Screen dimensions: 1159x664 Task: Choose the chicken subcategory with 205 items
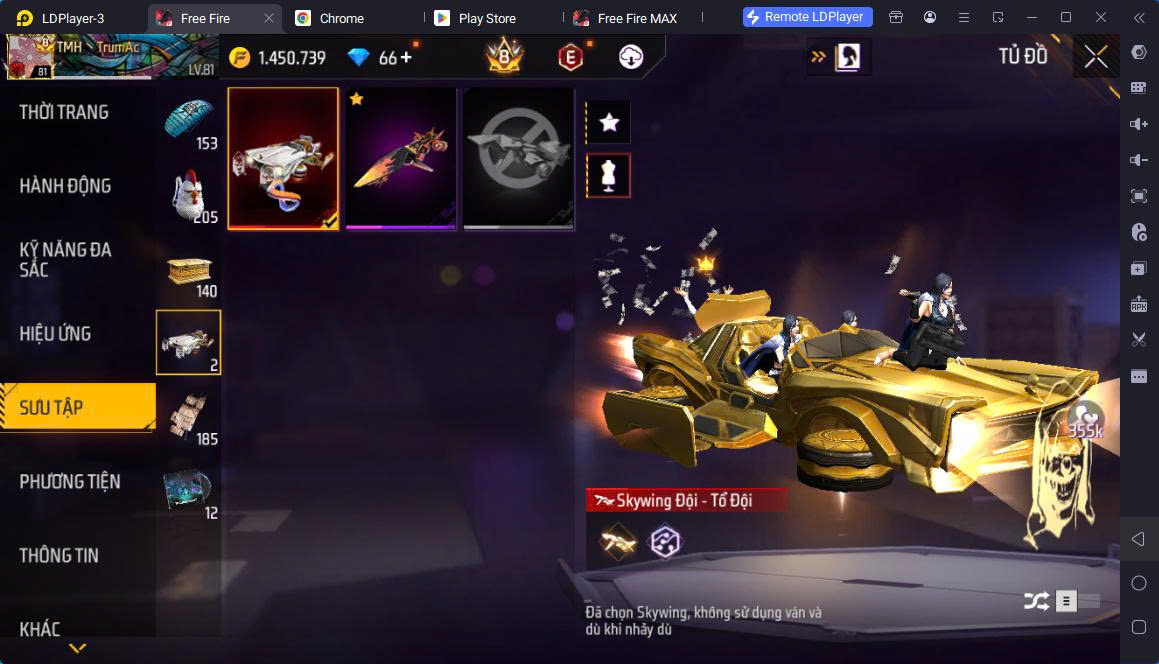[189, 196]
